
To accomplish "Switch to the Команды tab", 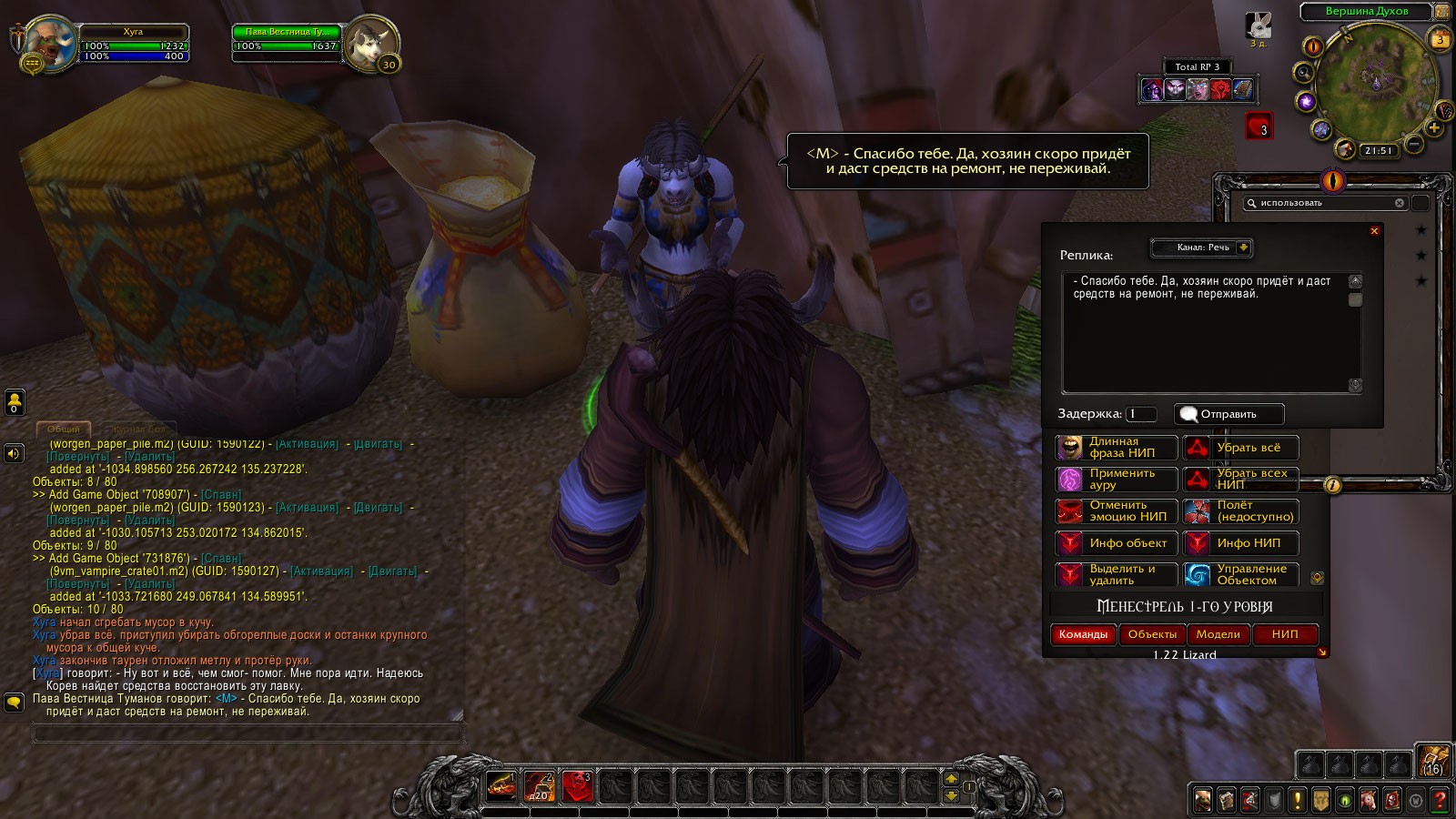I will tap(1083, 634).
